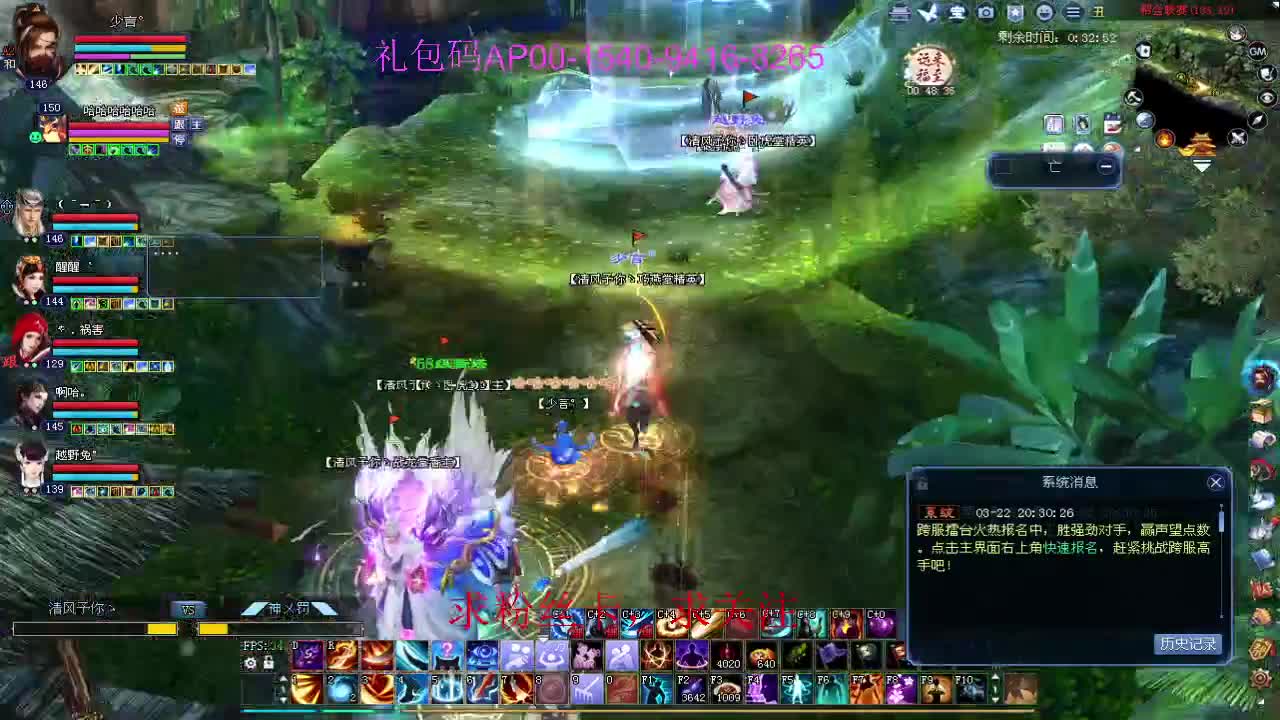Click the compass needle icon by the minimap

1258,119
